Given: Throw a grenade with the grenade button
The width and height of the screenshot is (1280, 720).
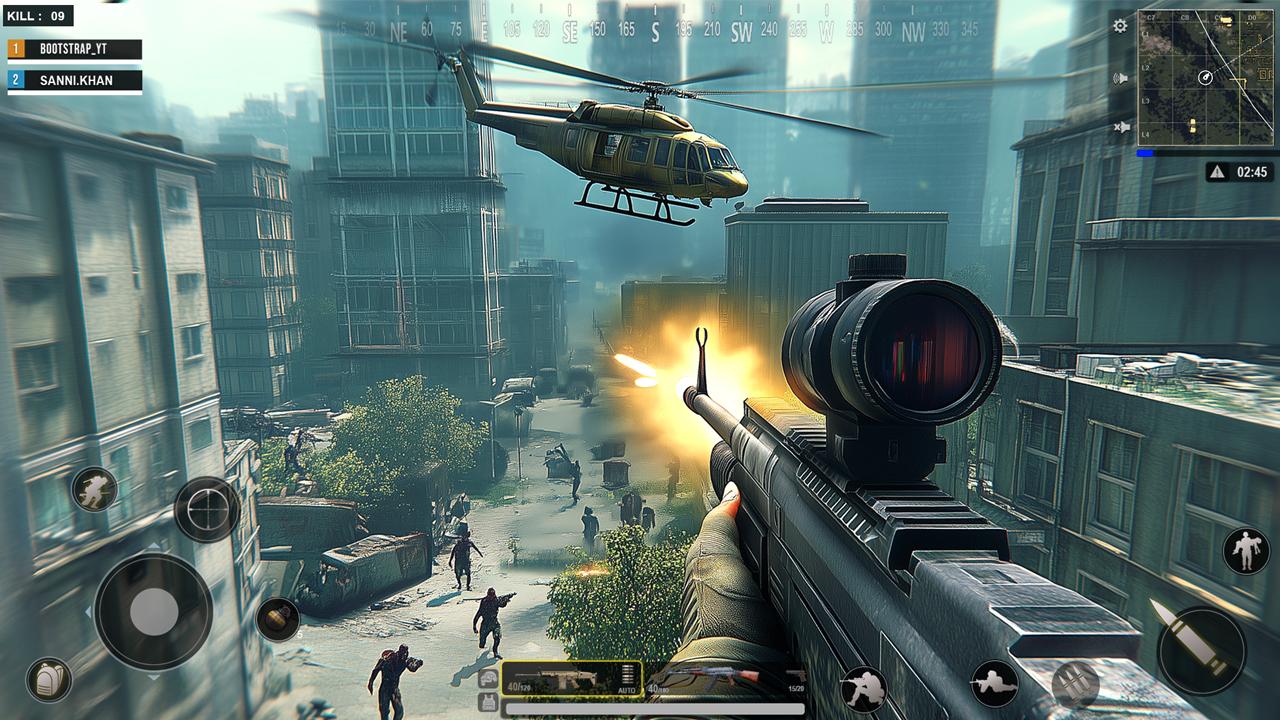Looking at the screenshot, I should pyautogui.click(x=277, y=619).
